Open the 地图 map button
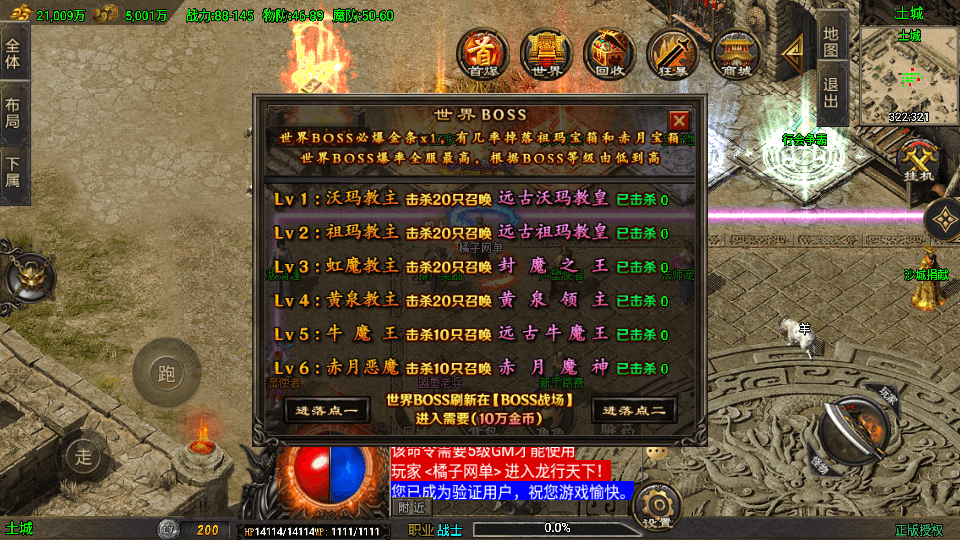The width and height of the screenshot is (960, 540). pyautogui.click(x=832, y=39)
